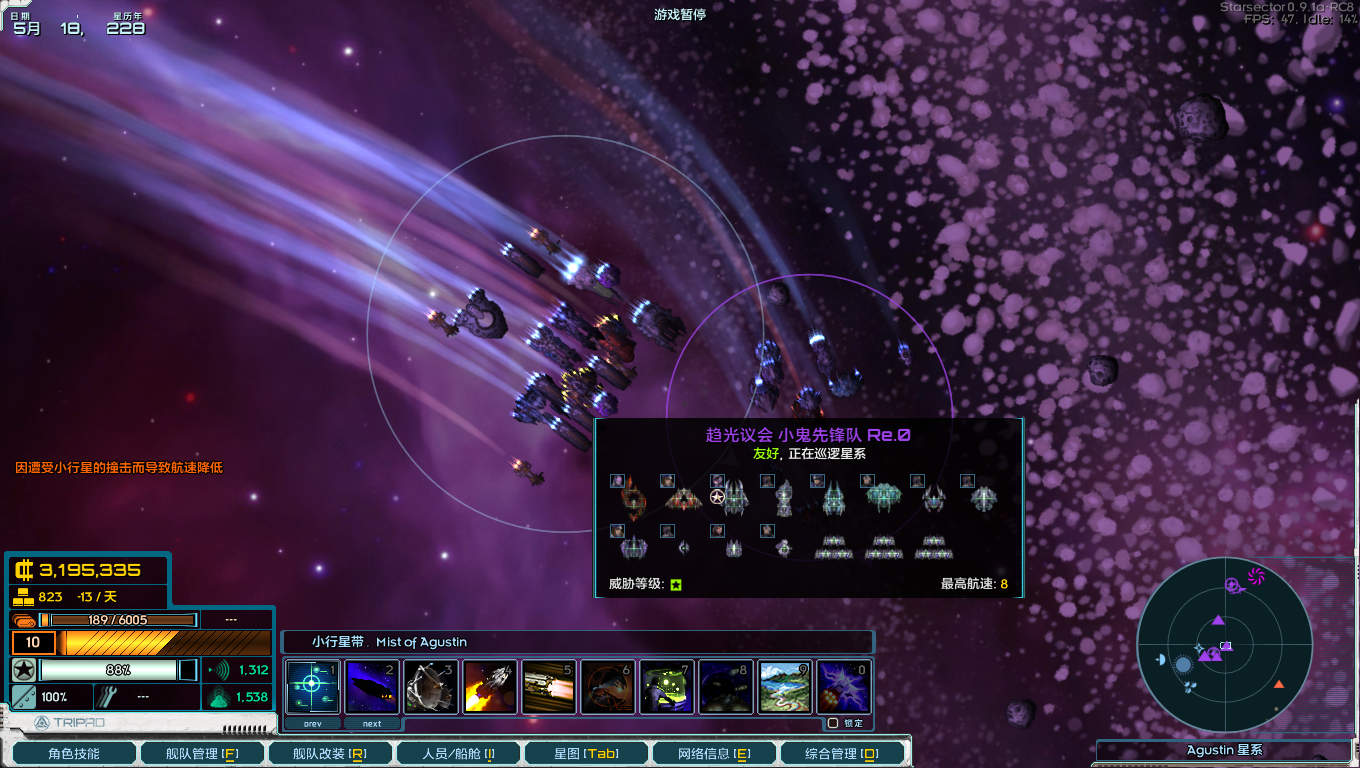Screen dimensions: 1360x768
Task: Click the next ability bar page button
Action: tap(372, 722)
